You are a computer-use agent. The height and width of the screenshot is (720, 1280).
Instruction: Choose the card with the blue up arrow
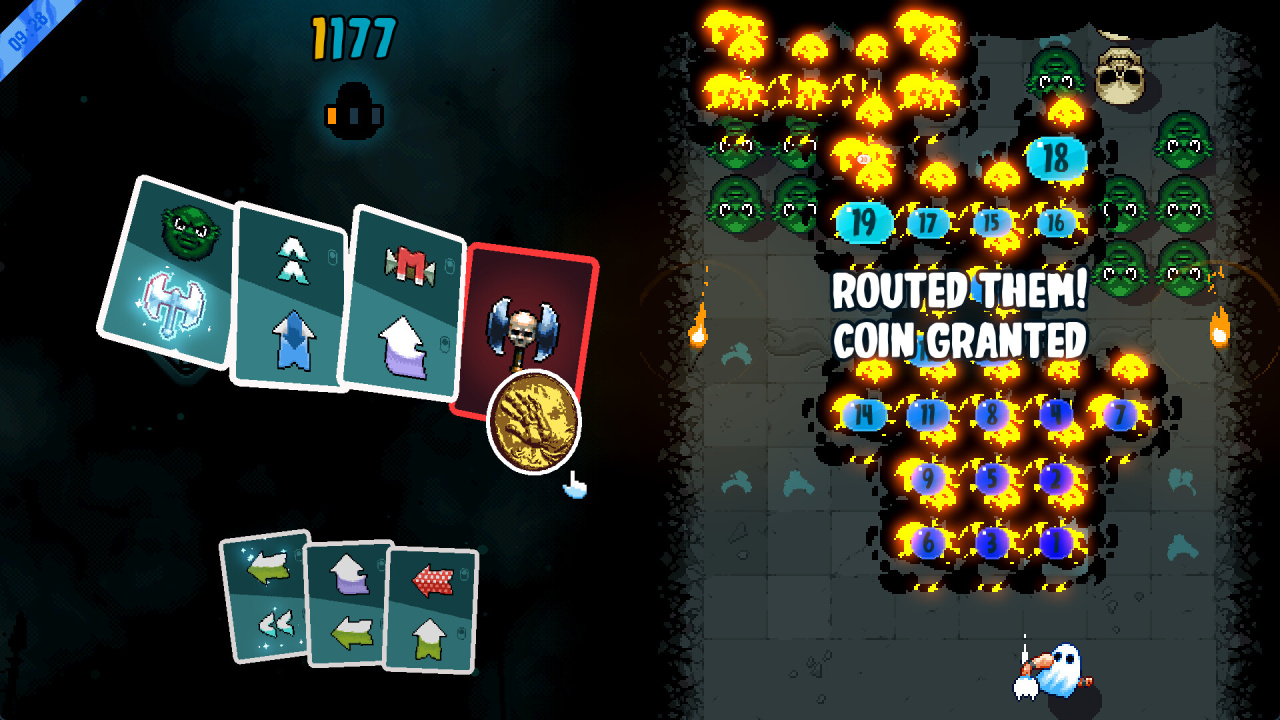[290, 297]
